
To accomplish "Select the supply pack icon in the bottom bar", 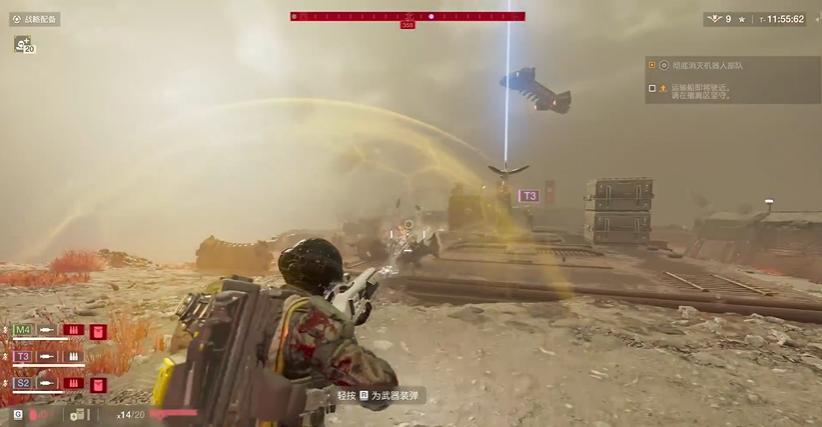I will [x=78, y=414].
